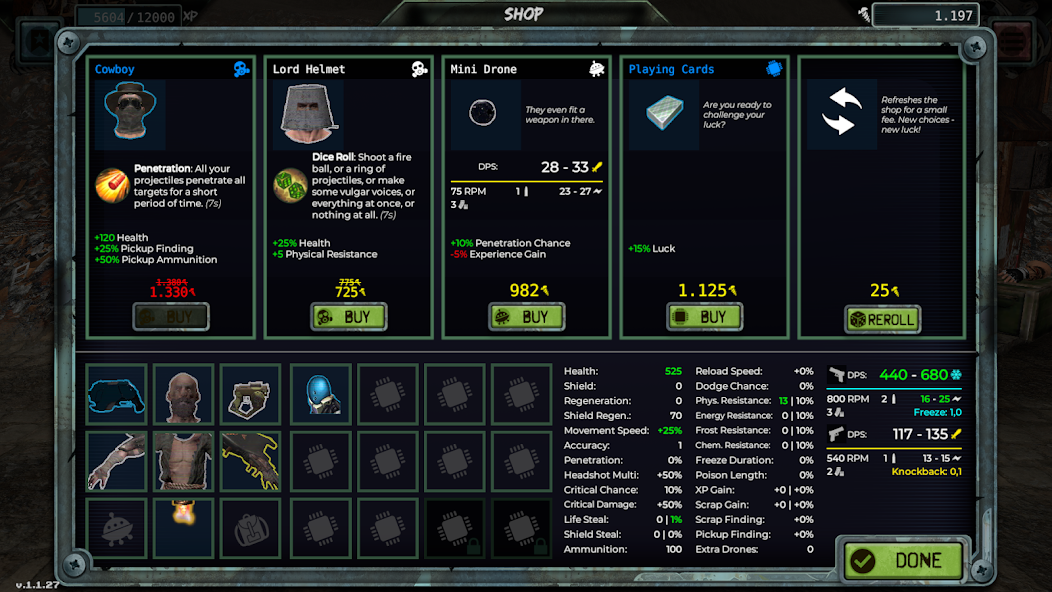Buy the Lord Helmet for 725 scrap
The image size is (1052, 592).
(x=348, y=317)
